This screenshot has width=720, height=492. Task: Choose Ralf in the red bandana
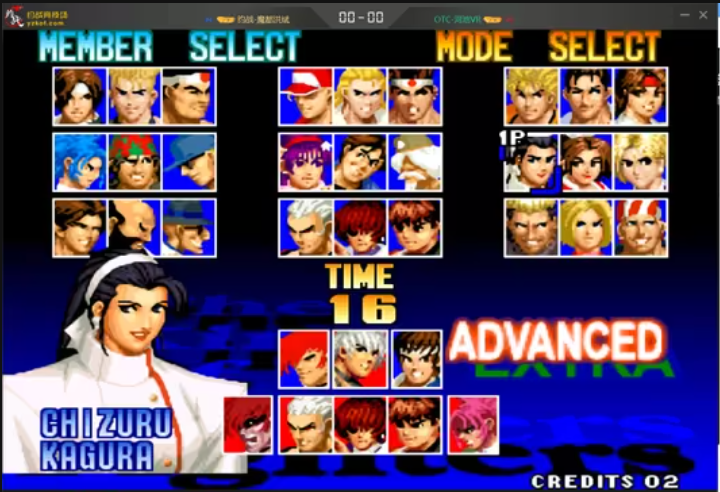click(x=134, y=162)
